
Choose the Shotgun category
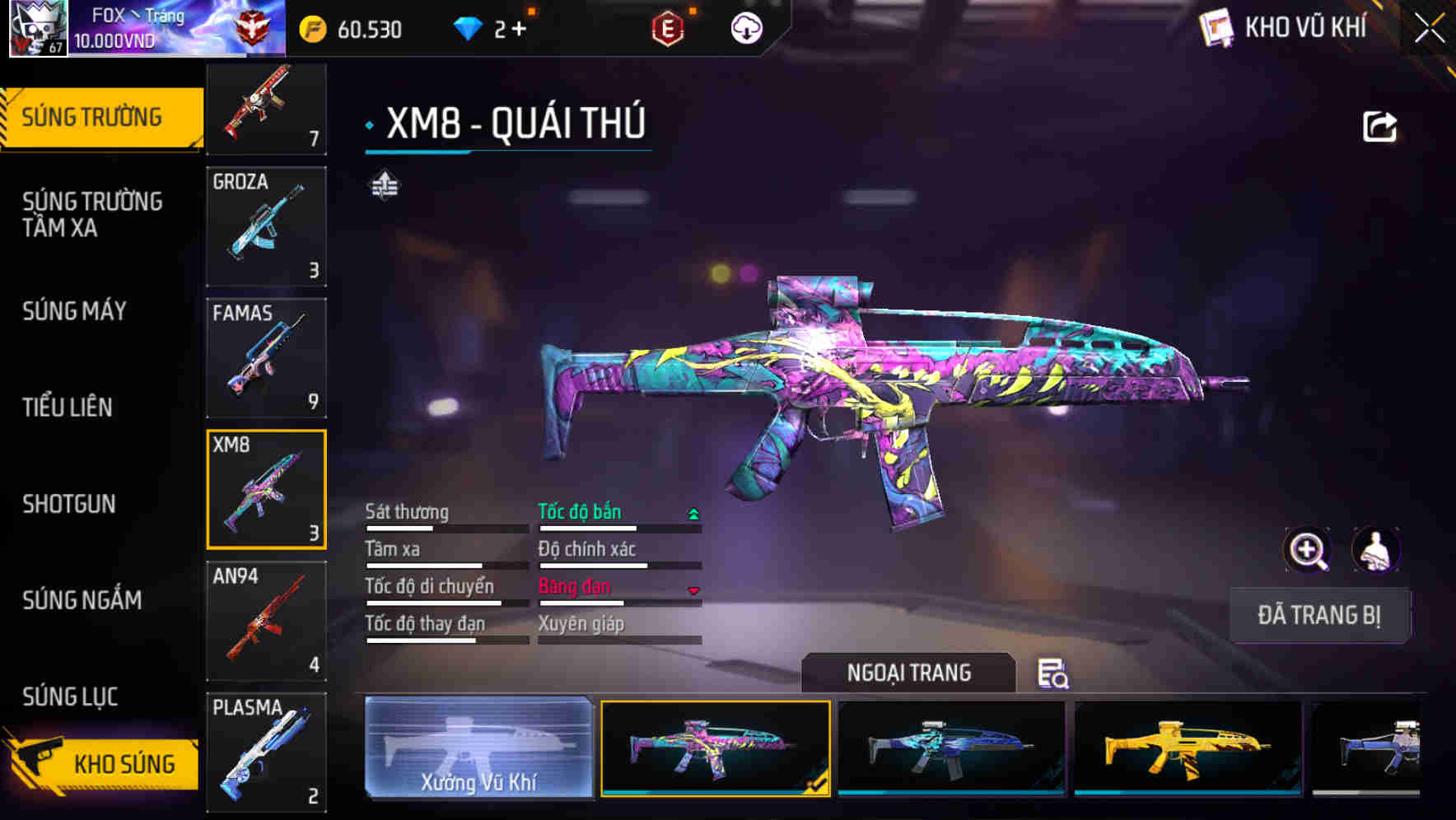[69, 504]
